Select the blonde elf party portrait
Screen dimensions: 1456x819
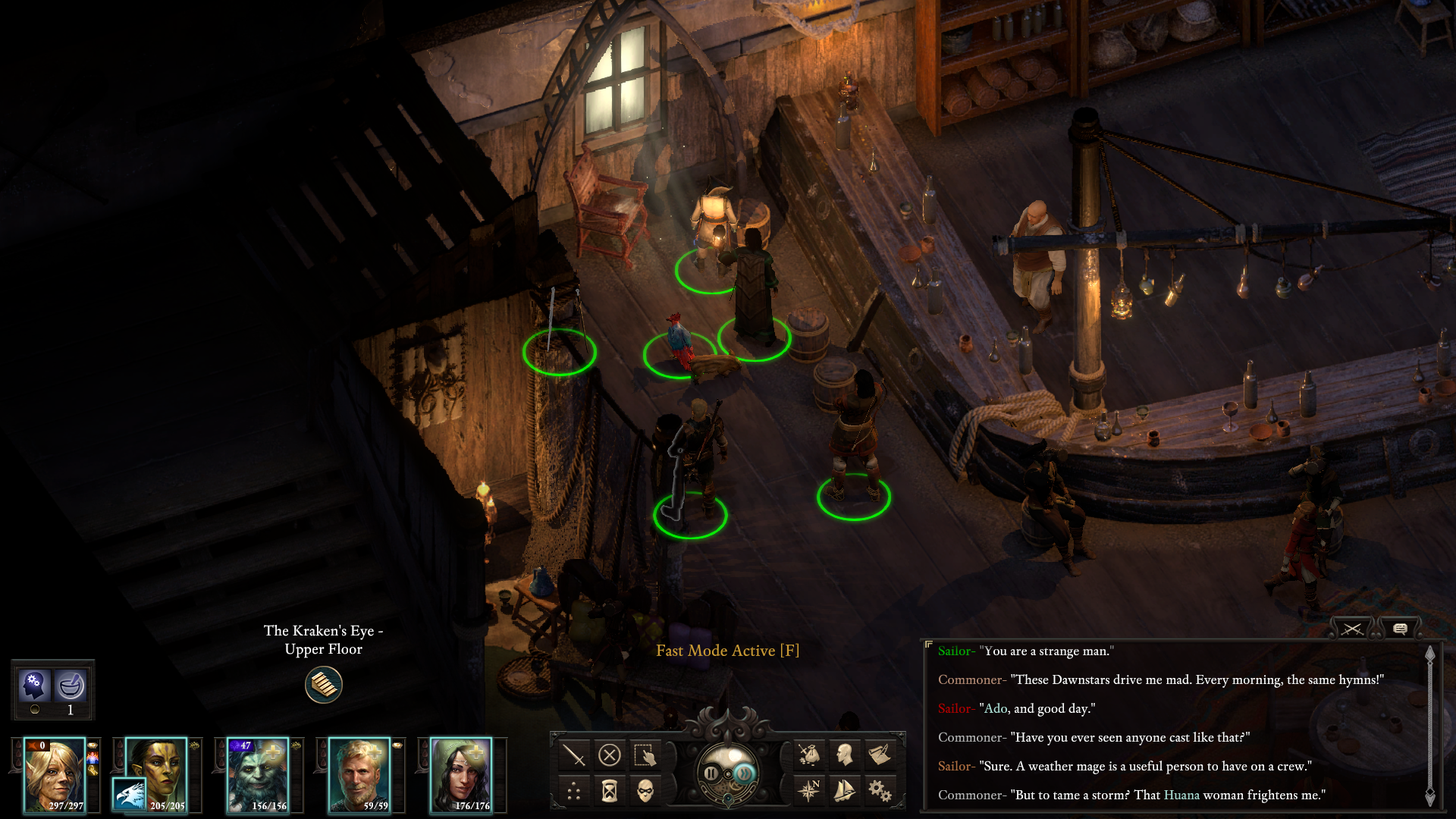(55, 775)
